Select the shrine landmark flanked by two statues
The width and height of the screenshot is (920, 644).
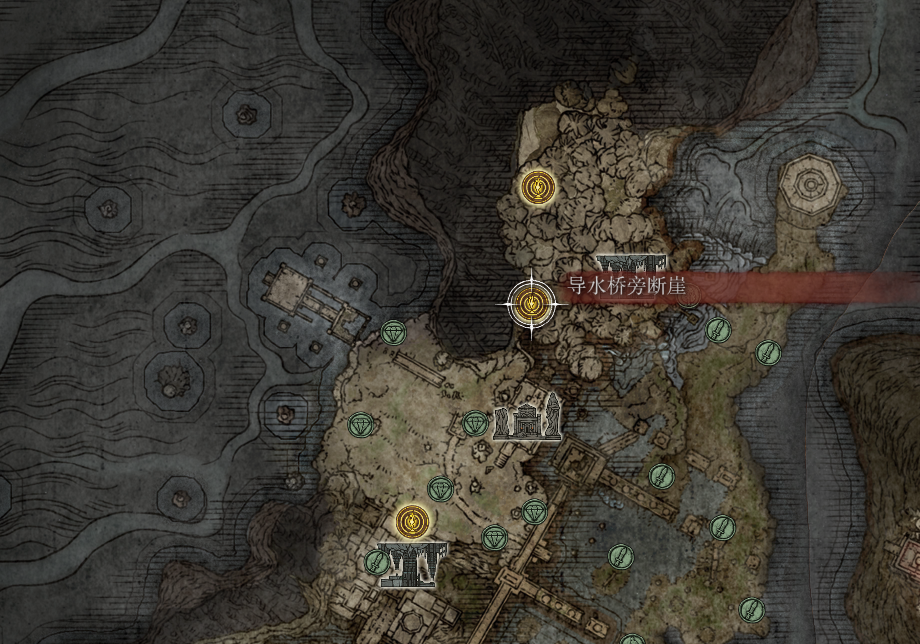[x=526, y=421]
